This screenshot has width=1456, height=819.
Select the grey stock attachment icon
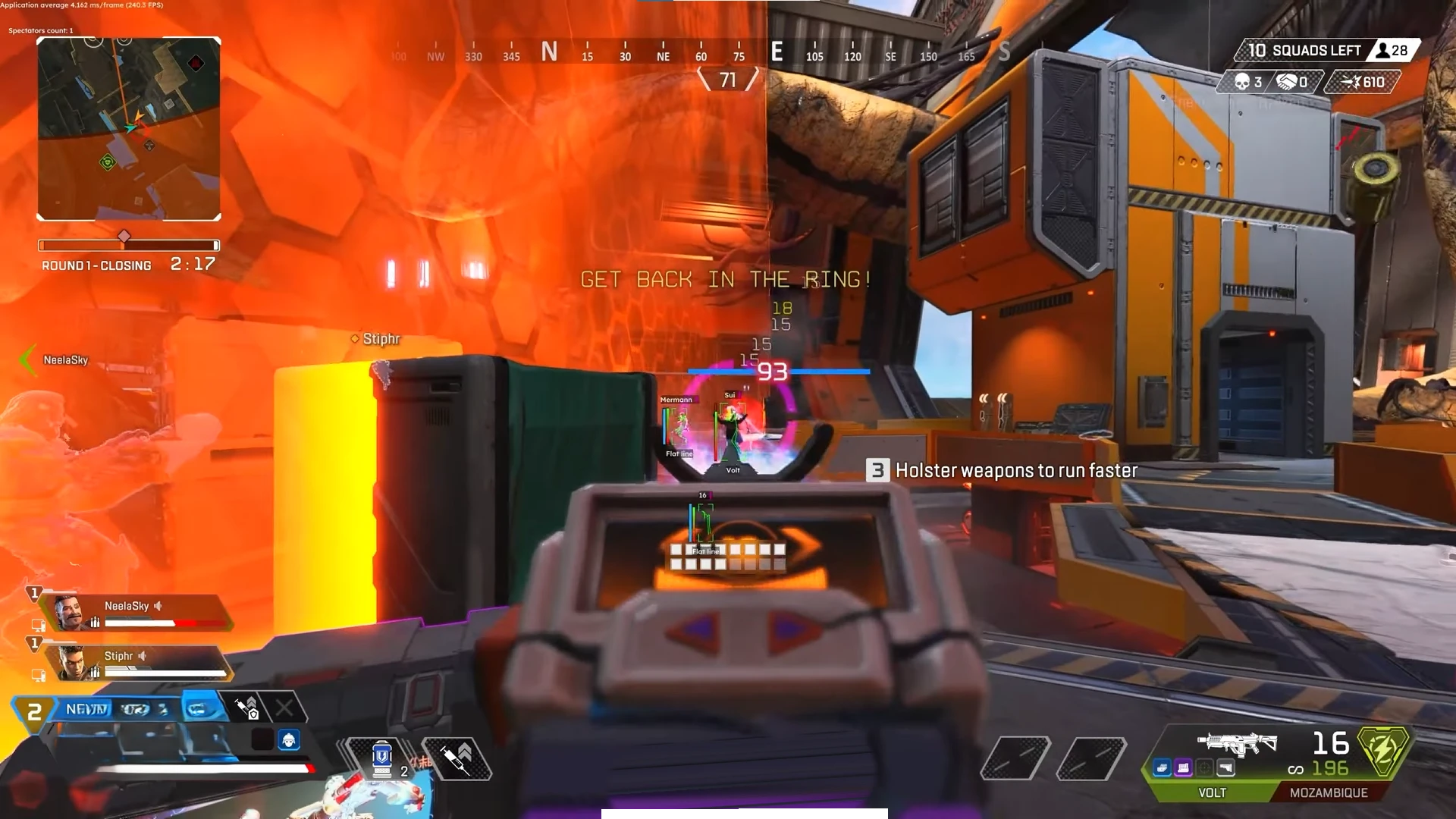click(x=1226, y=768)
